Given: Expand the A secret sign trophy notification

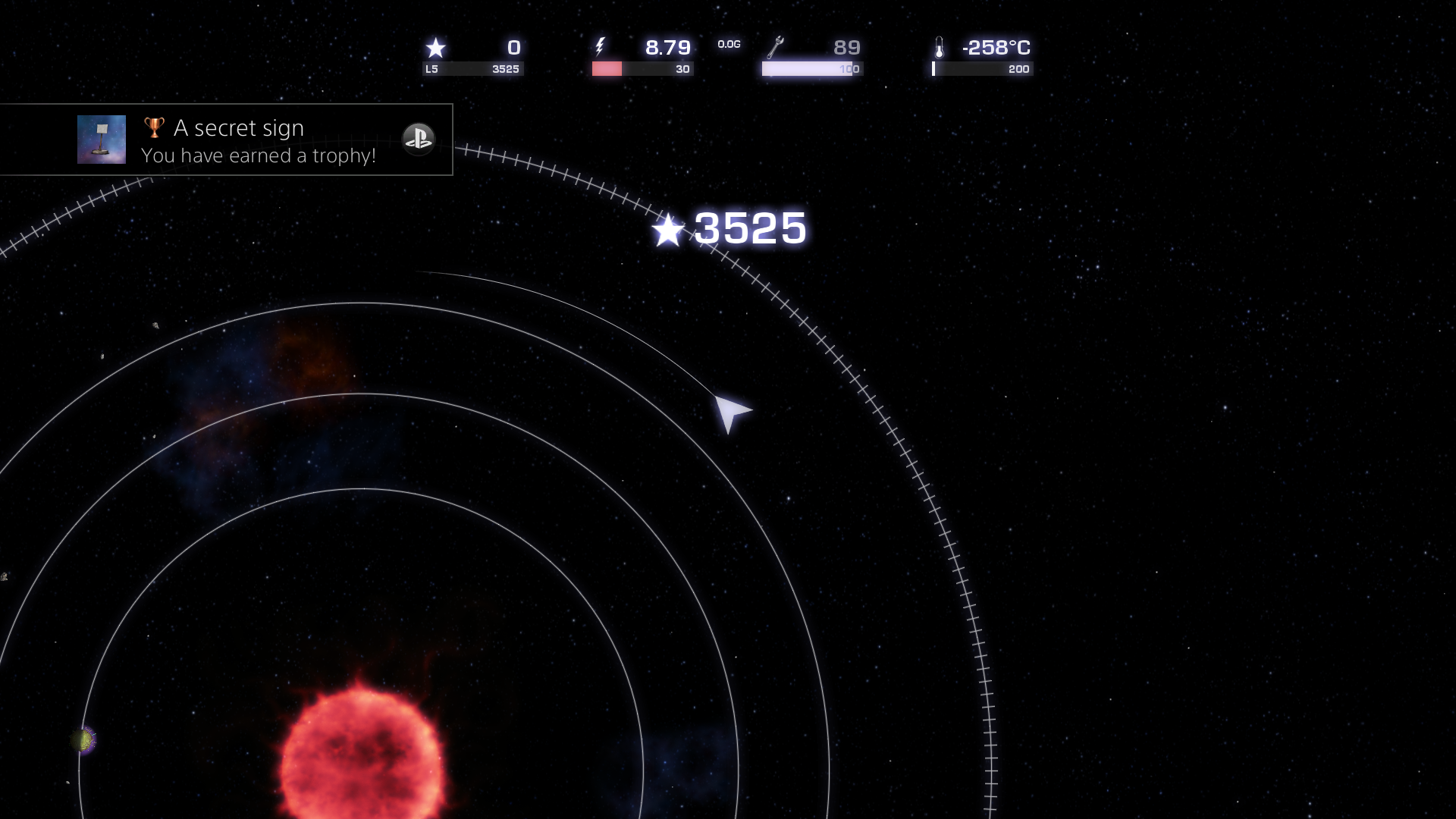Looking at the screenshot, I should (227, 140).
